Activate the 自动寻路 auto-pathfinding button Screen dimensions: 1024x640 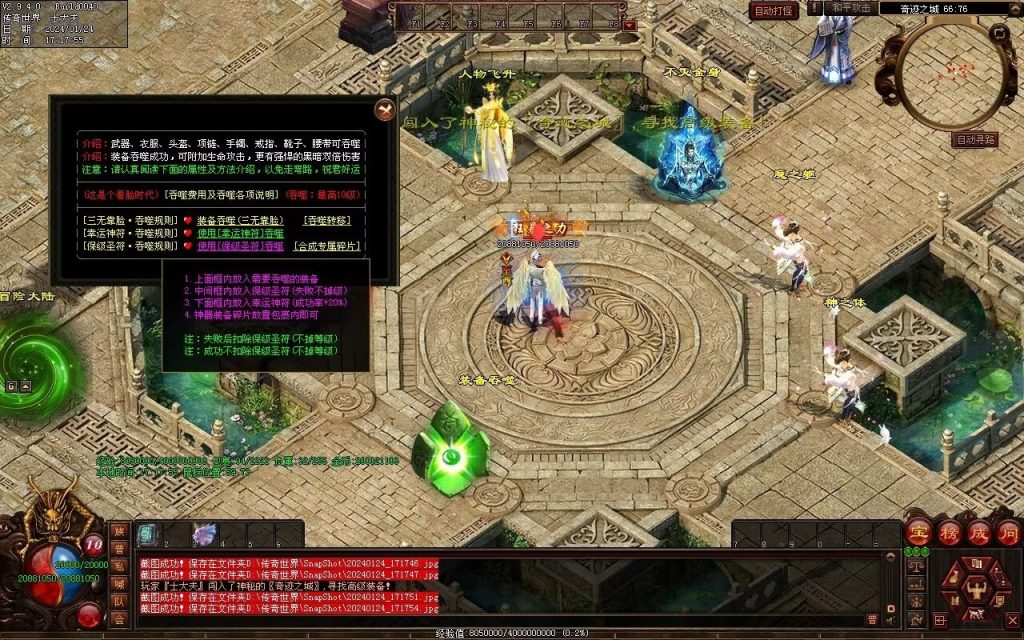pyautogui.click(x=975, y=140)
